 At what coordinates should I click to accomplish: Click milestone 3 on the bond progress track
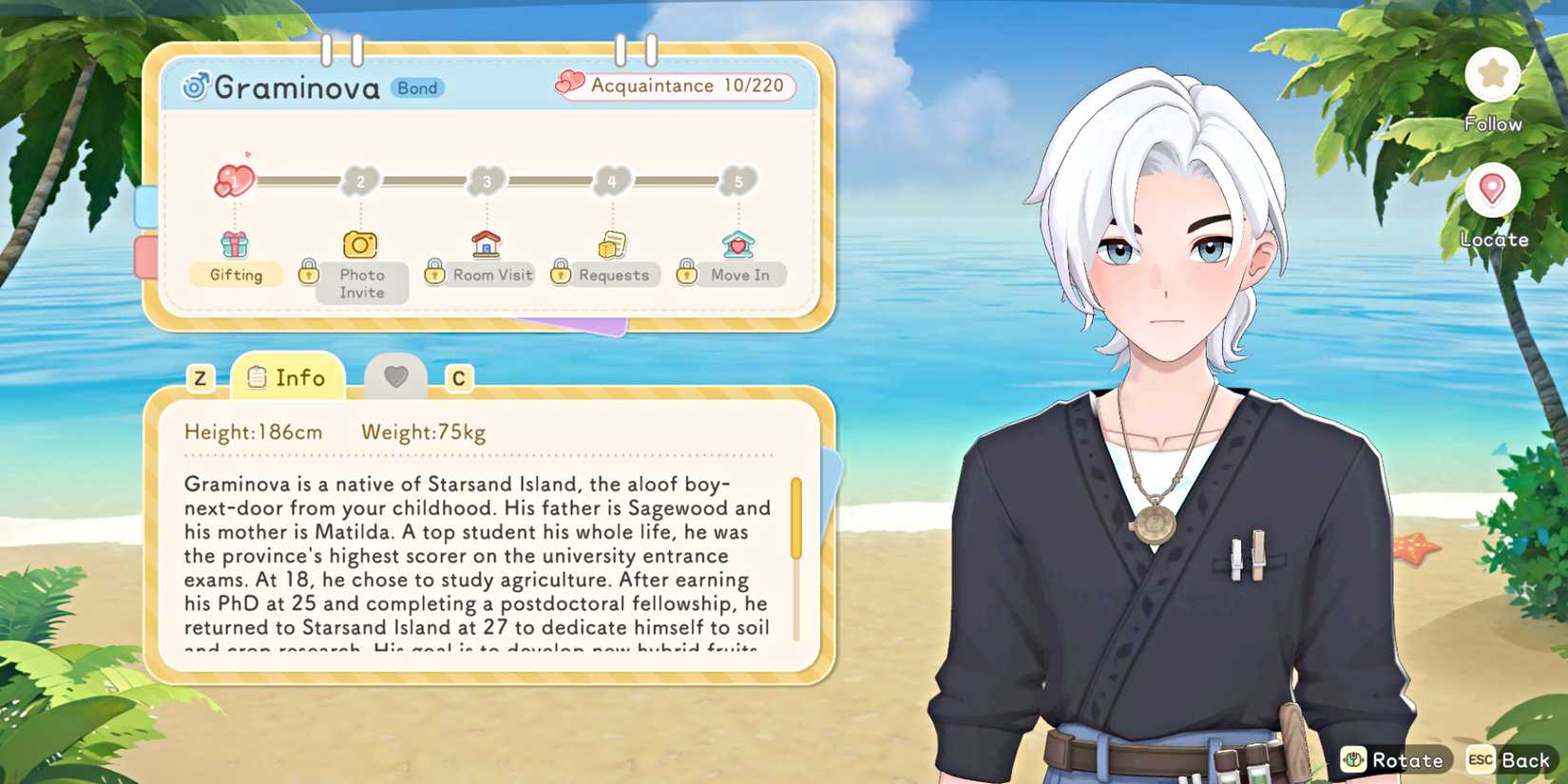point(486,181)
